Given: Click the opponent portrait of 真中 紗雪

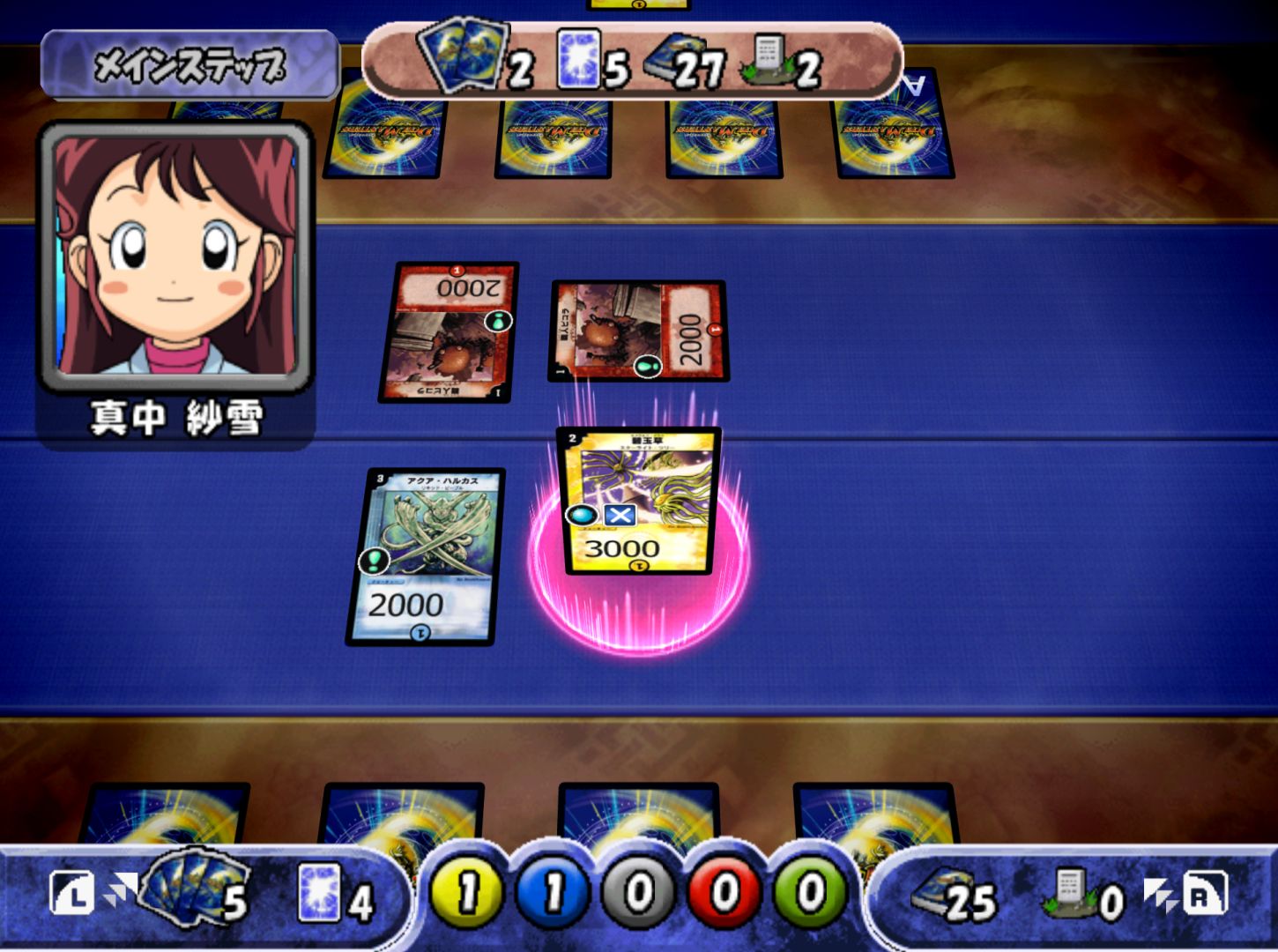Looking at the screenshot, I should tap(175, 256).
